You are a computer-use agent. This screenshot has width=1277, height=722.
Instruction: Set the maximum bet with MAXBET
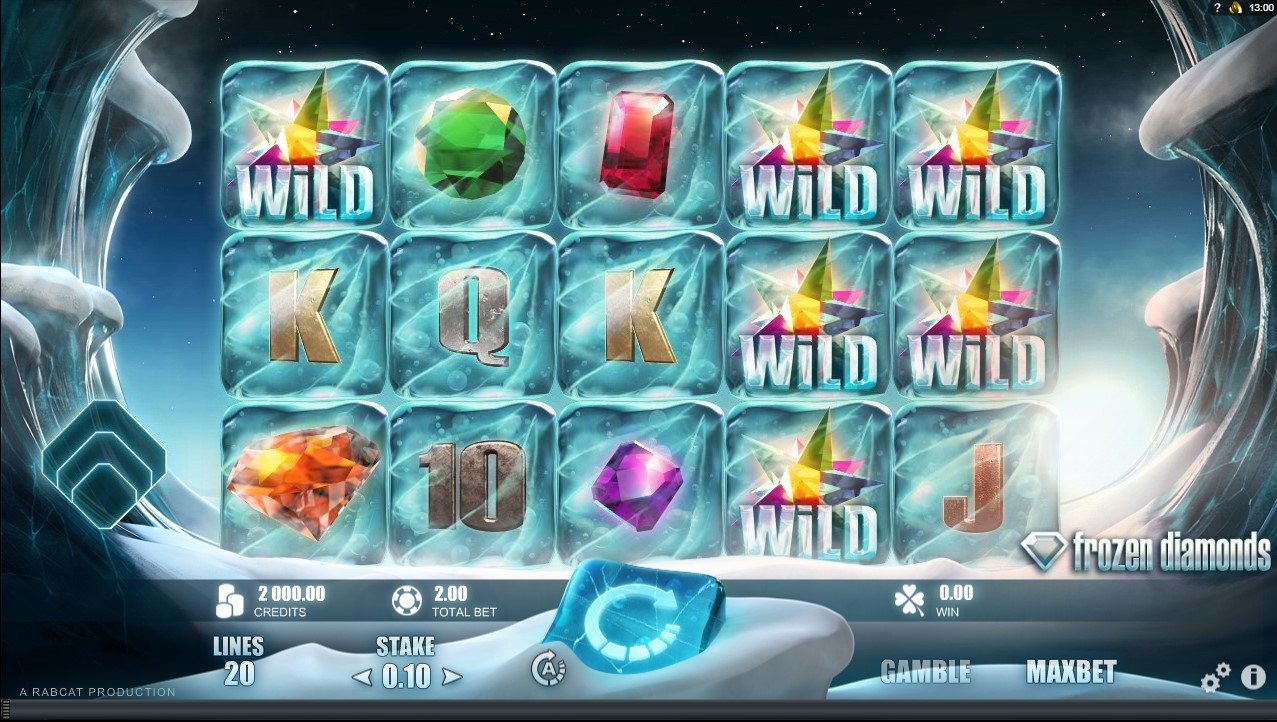click(1070, 672)
